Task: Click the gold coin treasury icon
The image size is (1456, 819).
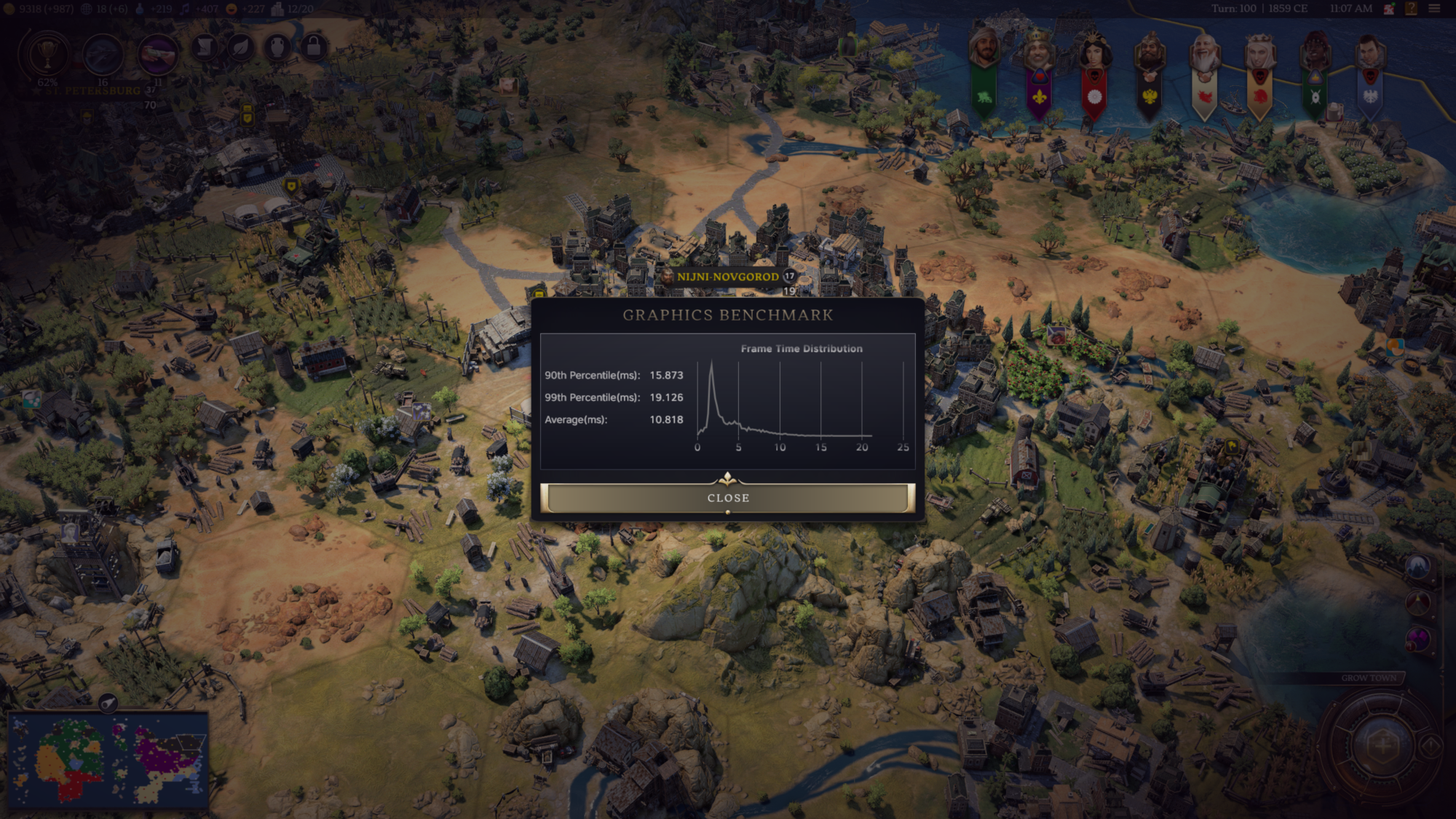Action: point(9,9)
